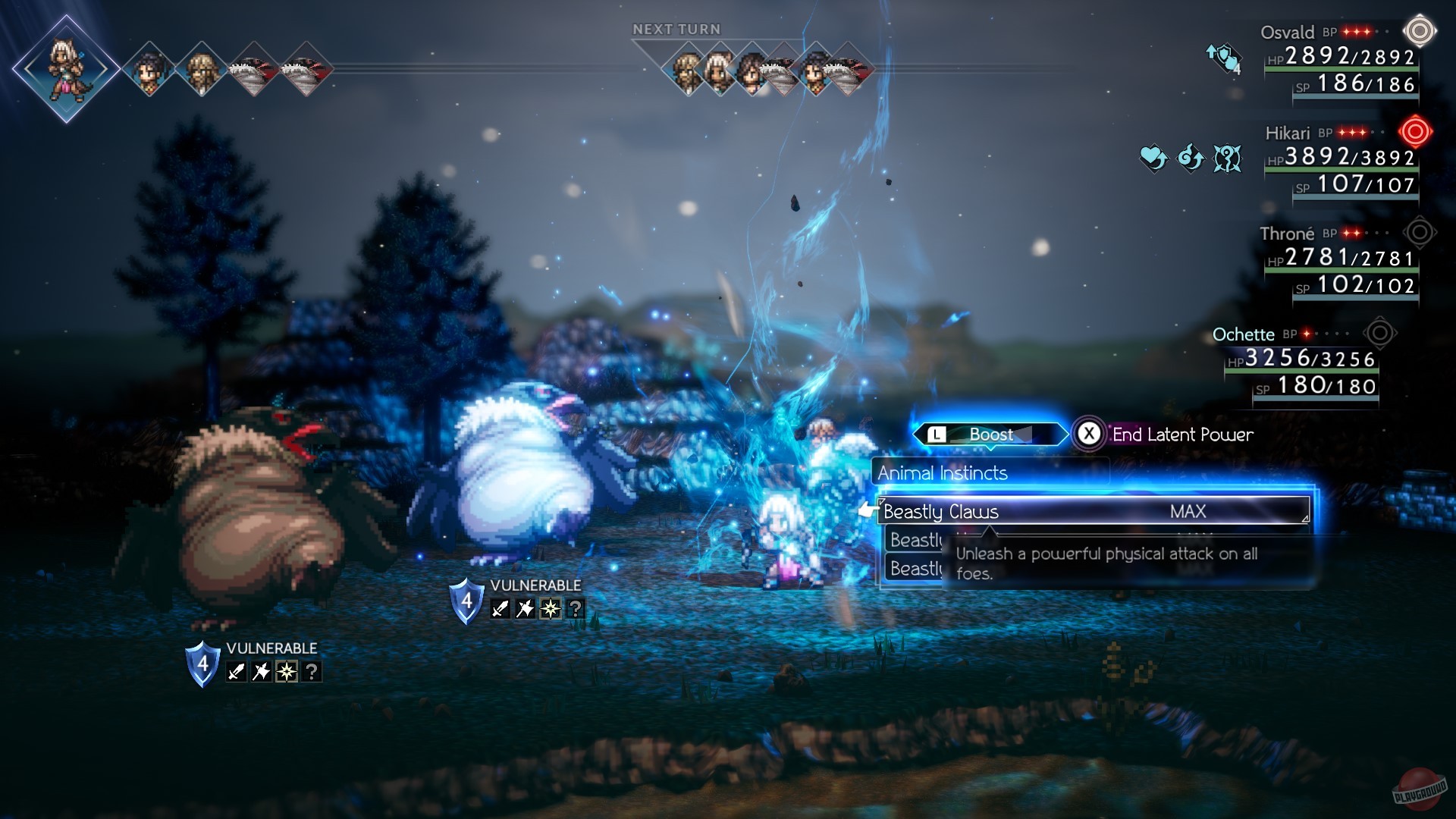
Task: Click the blue shield break counter showing 4
Action: pyautogui.click(x=468, y=602)
